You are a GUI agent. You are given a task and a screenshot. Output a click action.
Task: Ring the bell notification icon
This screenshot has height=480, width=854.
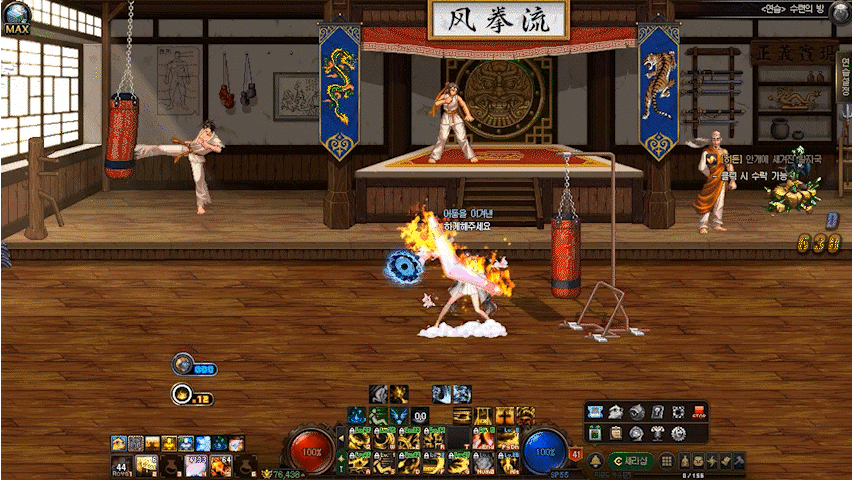click(x=596, y=461)
